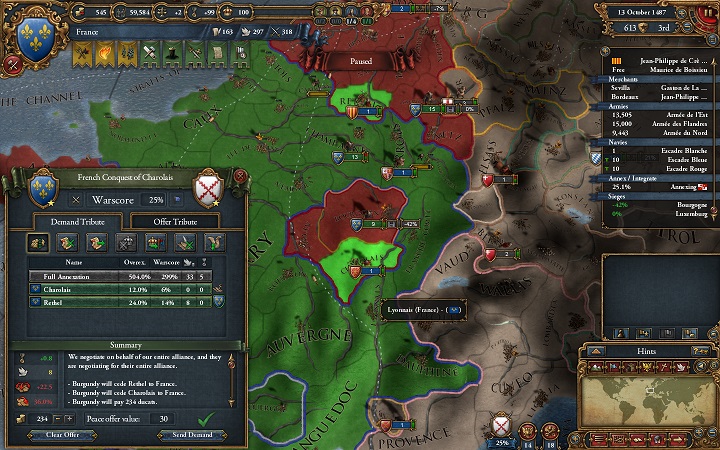This screenshot has height=450, width=720.
Task: Increase the ducats demand with plus button
Action: [x=69, y=418]
